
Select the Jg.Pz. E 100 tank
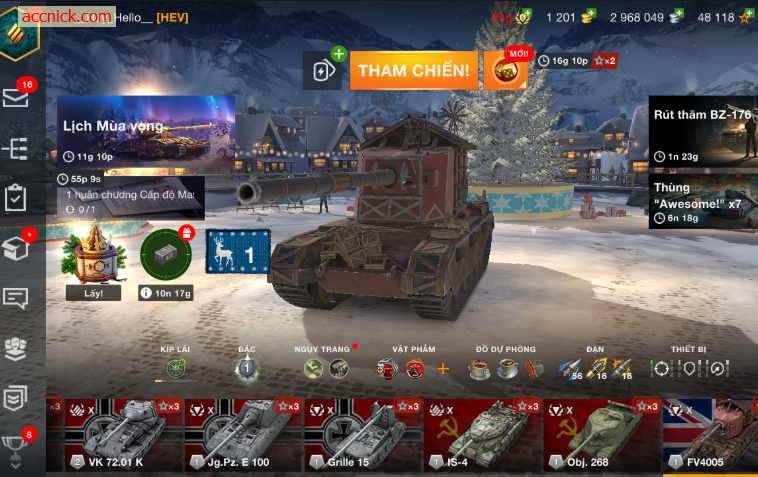[x=242, y=435]
